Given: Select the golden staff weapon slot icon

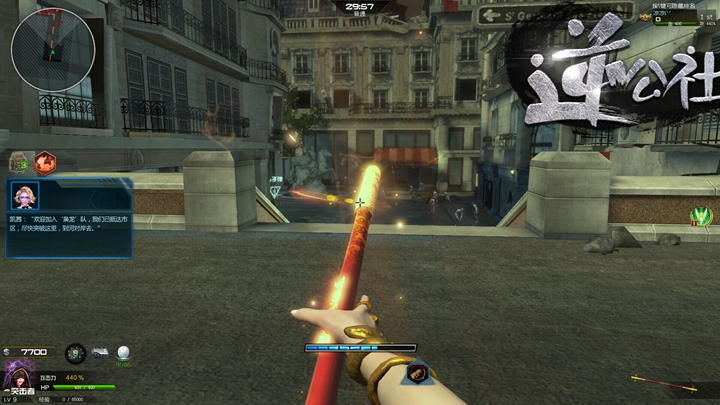Looking at the screenshot, I should (663, 381).
